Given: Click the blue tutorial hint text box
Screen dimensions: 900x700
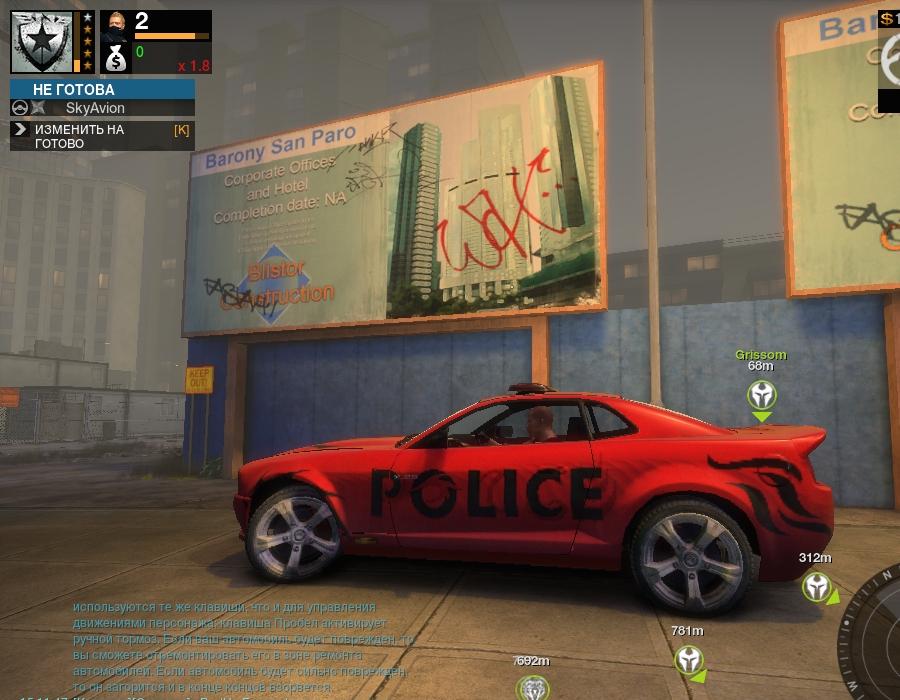Looking at the screenshot, I should click(x=240, y=647).
